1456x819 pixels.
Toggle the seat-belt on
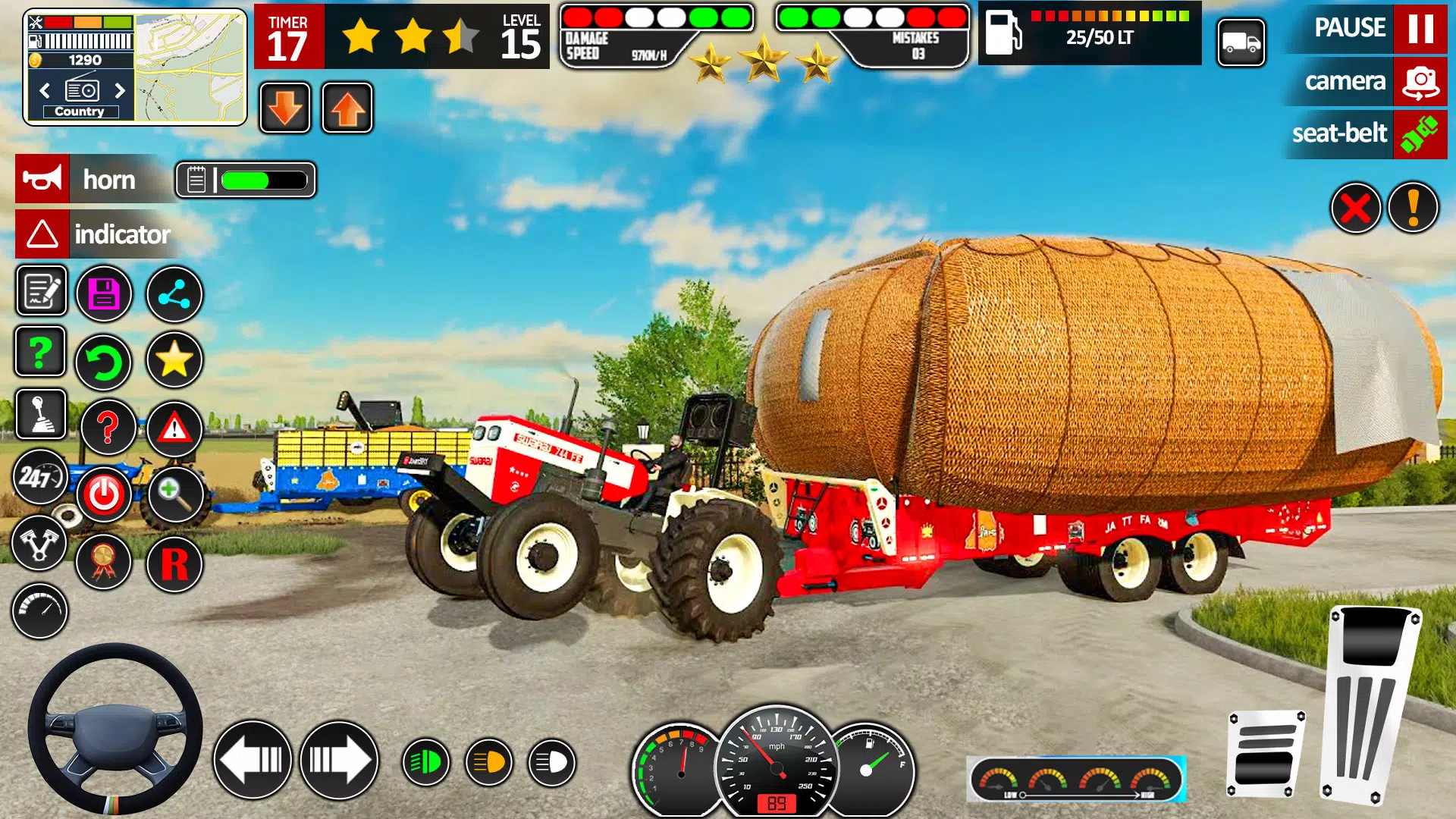pyautogui.click(x=1365, y=133)
